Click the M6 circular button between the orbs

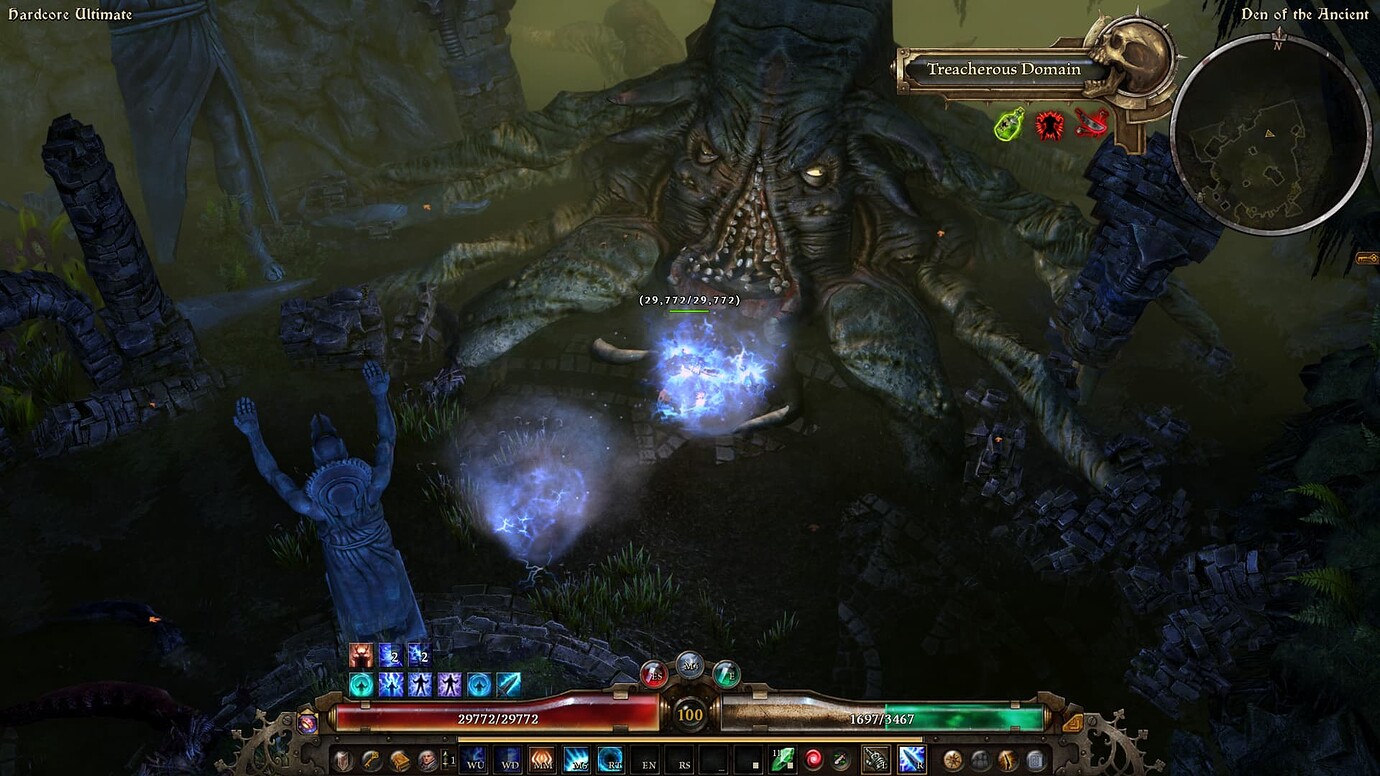point(690,667)
